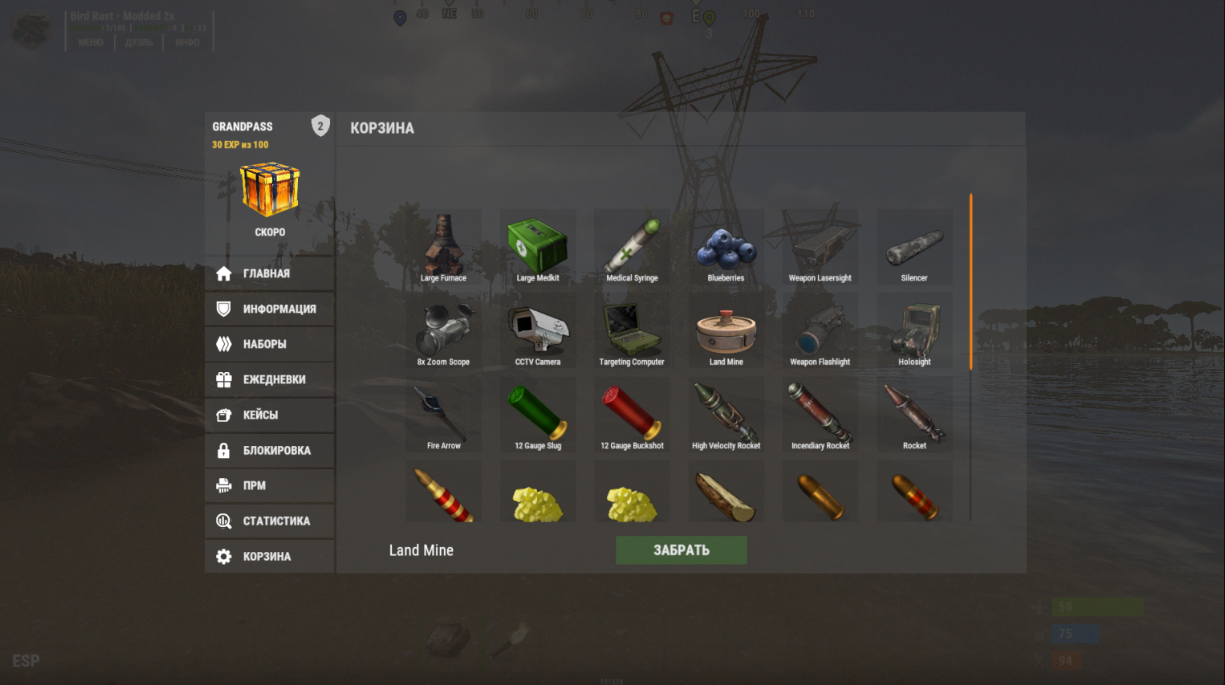Choose the Silencer item
The image size is (1225, 685).
(914, 246)
